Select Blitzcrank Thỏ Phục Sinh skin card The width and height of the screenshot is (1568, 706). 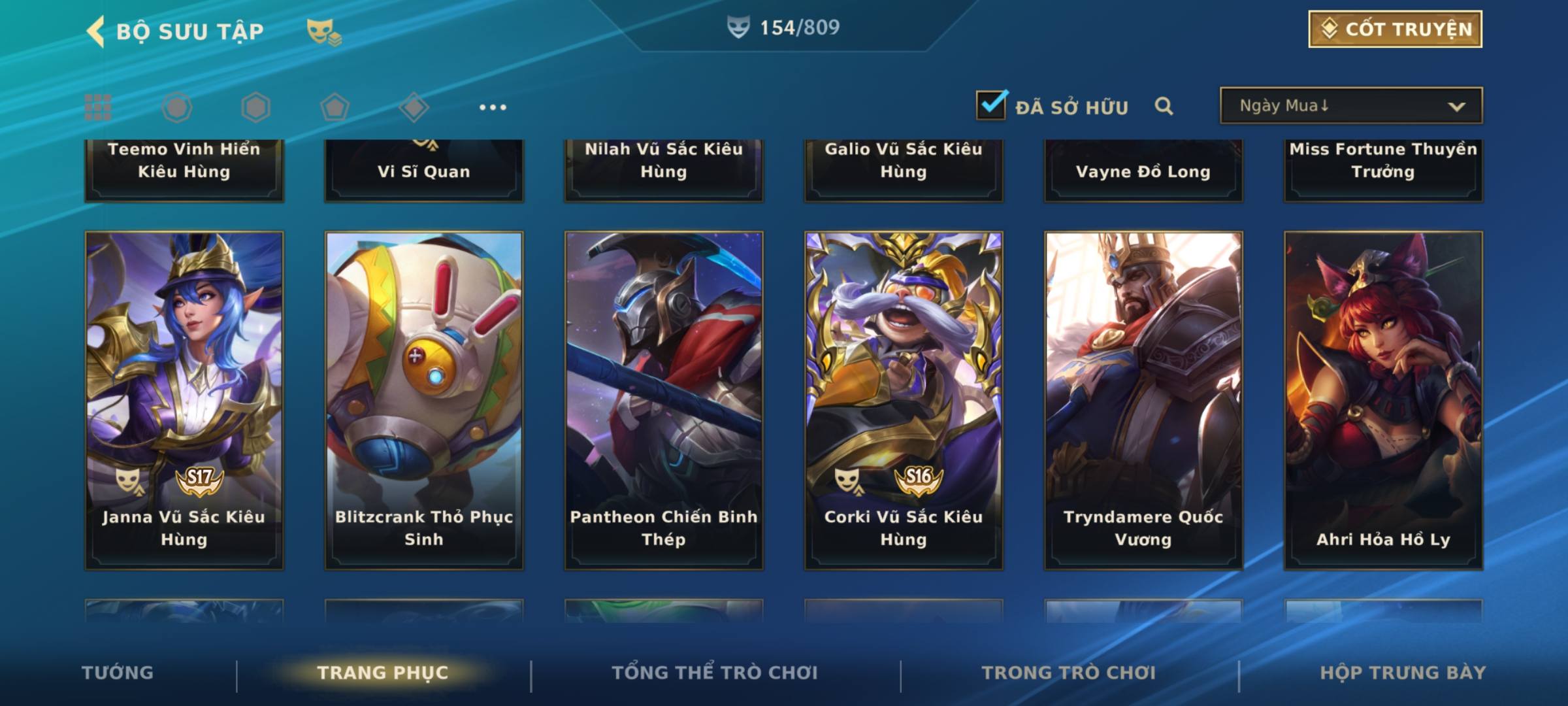coord(424,400)
